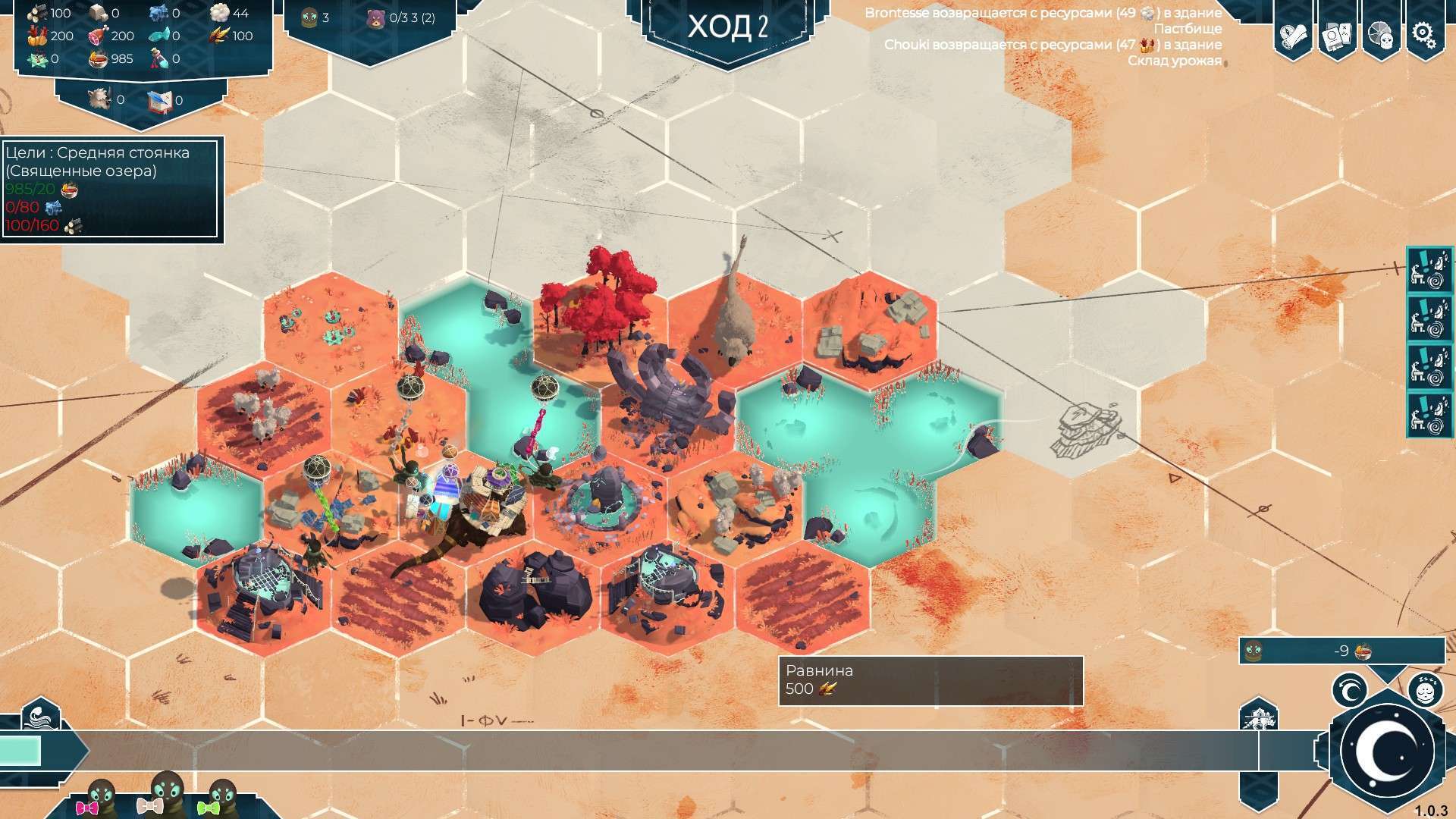Click the bear creature counter in top bar

[375, 17]
